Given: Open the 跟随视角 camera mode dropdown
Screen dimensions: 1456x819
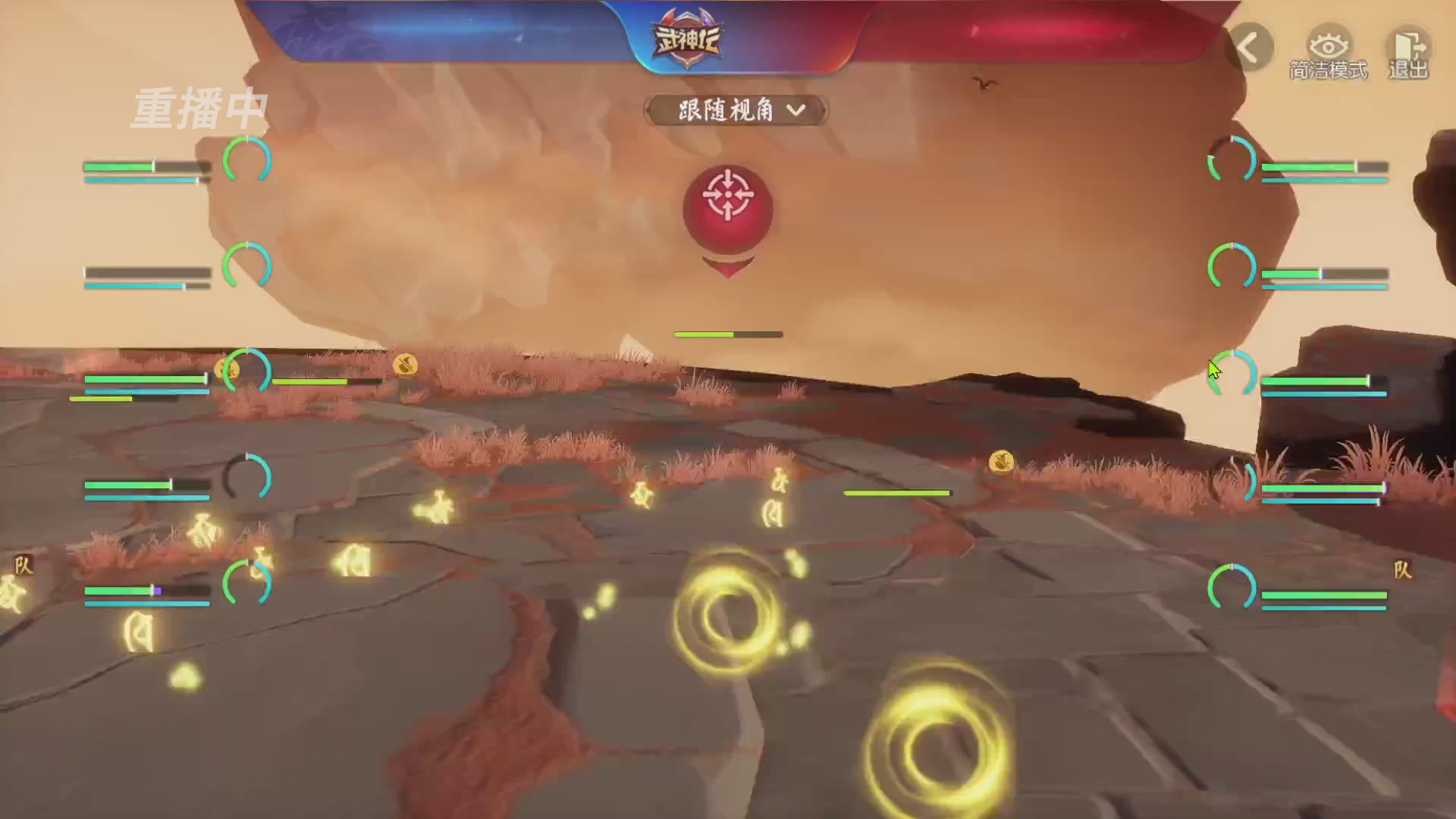Looking at the screenshot, I should (728, 111).
